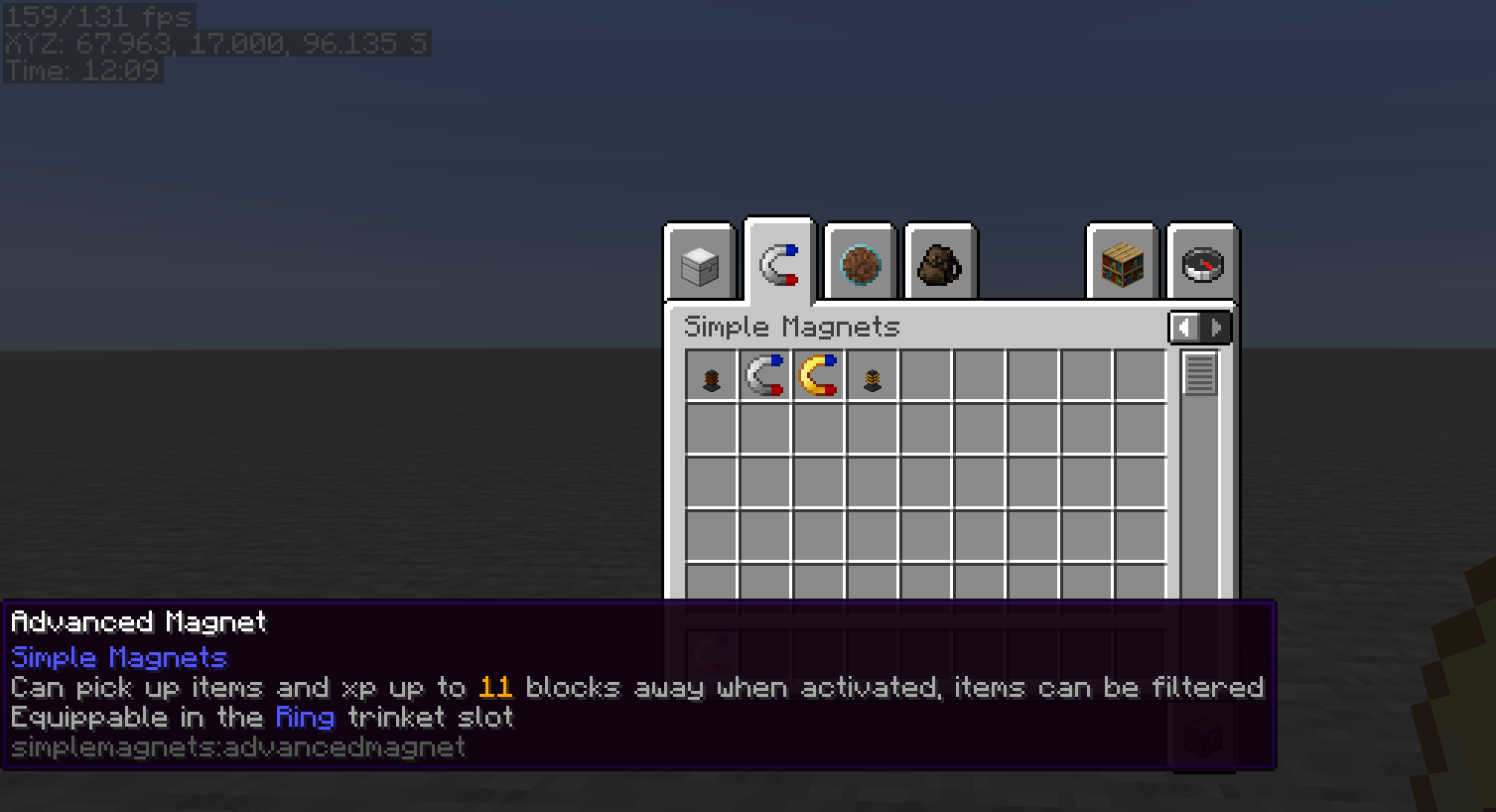Click the blue Simple Magnets text in tooltip
This screenshot has height=812, width=1496.
point(117,657)
